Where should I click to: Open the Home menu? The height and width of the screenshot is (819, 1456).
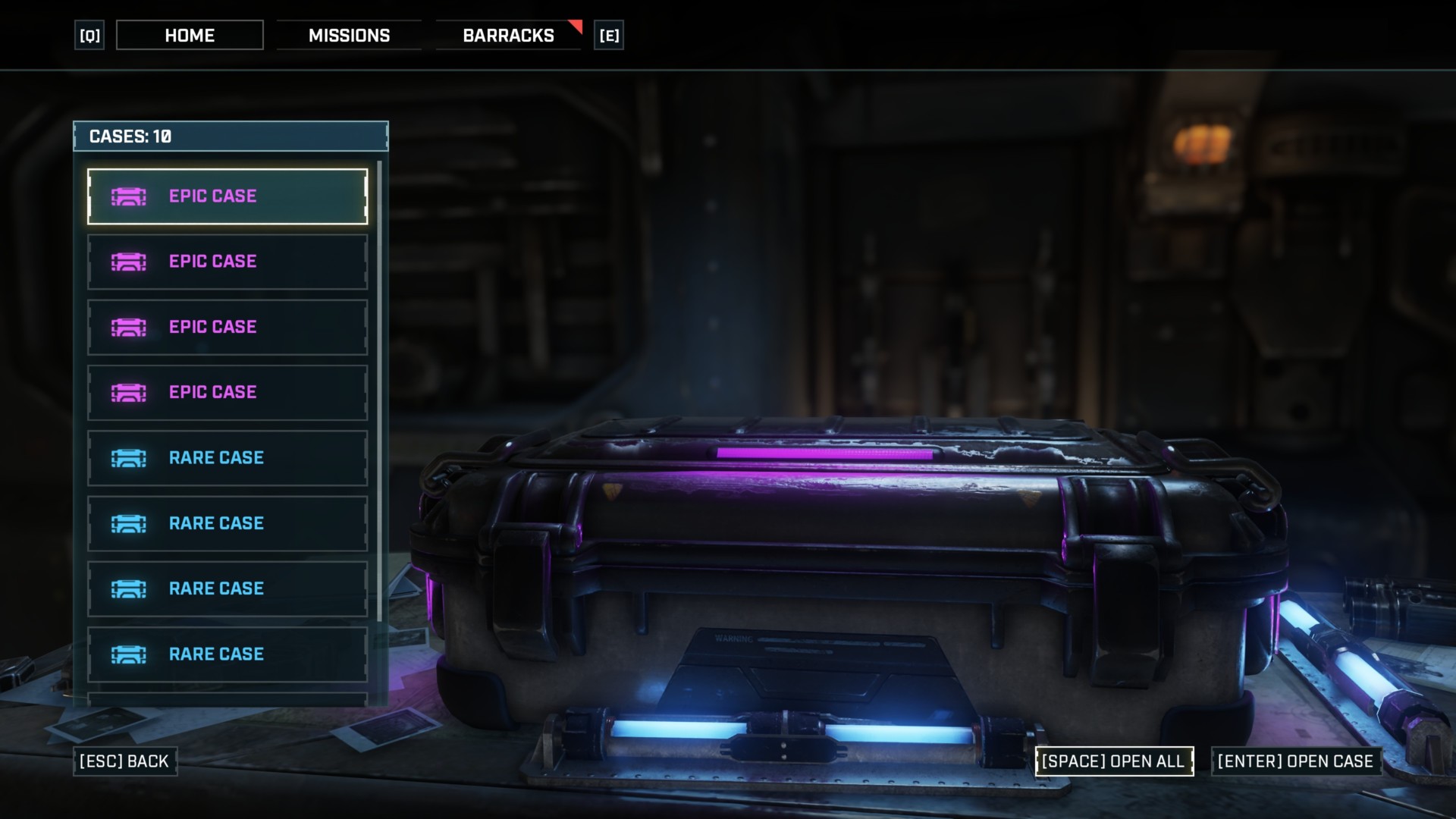tap(189, 35)
